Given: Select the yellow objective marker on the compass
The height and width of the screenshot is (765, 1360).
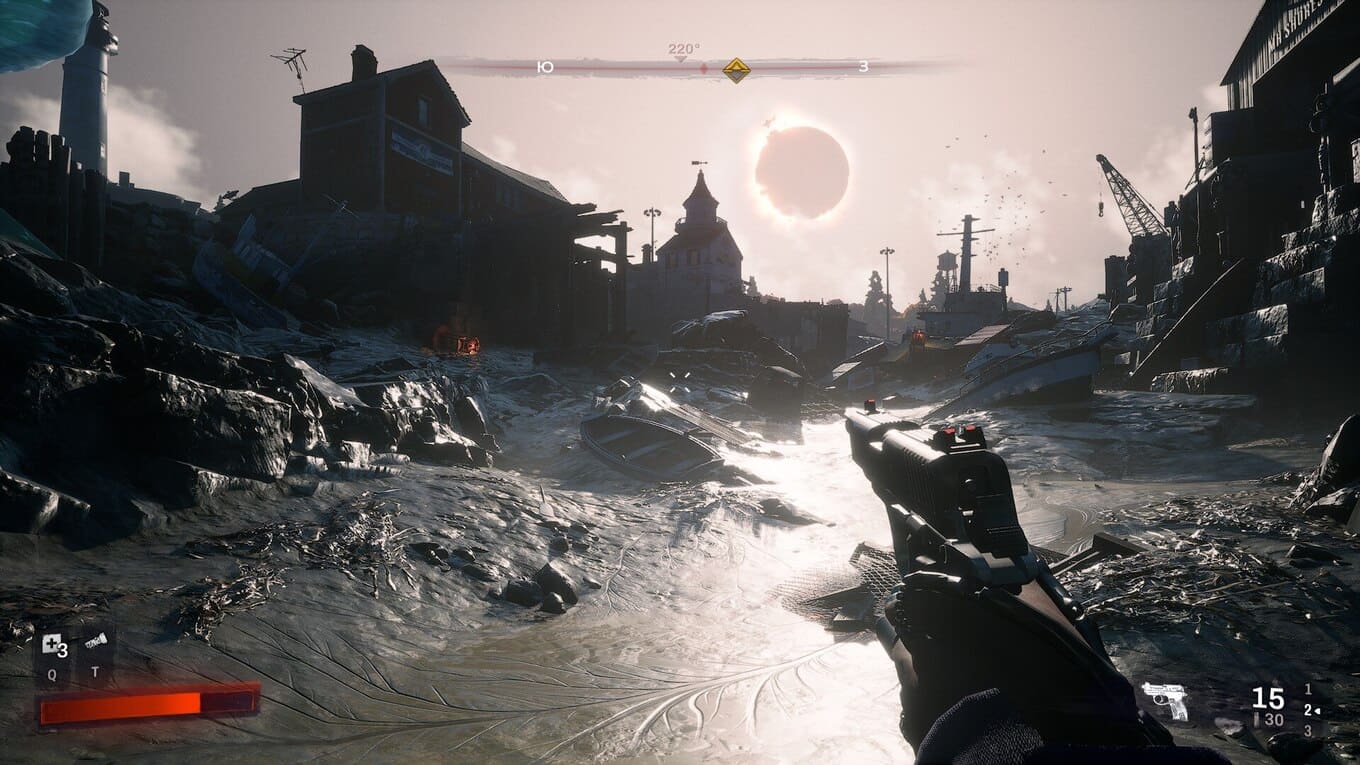Looking at the screenshot, I should tap(737, 69).
